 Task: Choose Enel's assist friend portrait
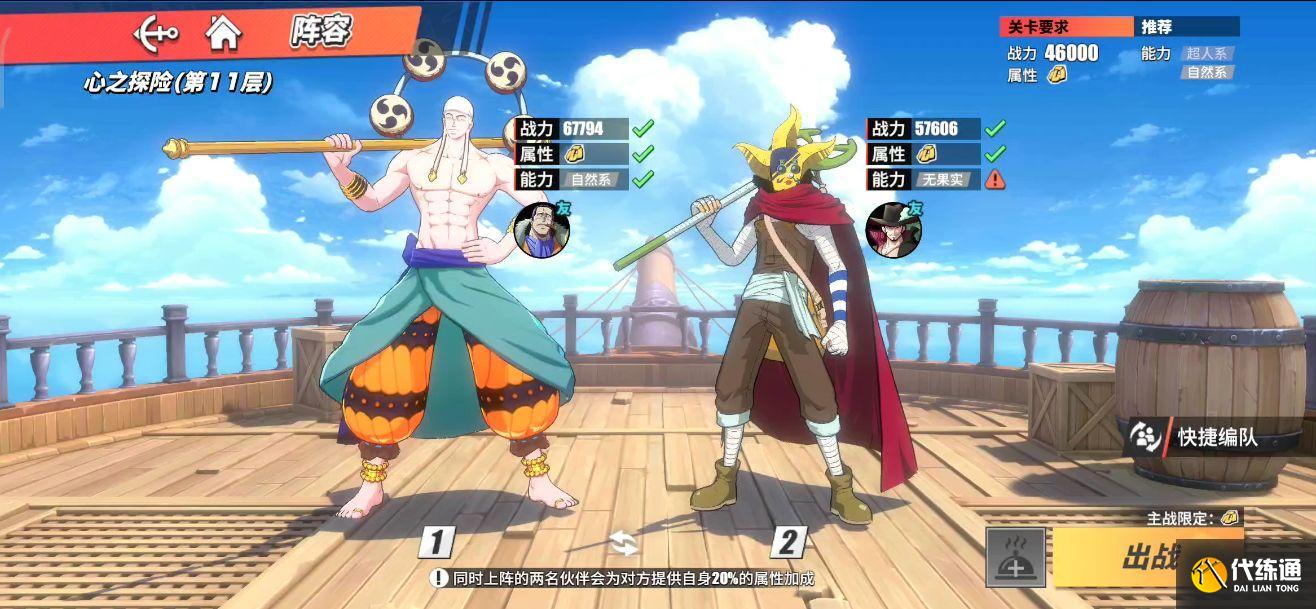[541, 230]
